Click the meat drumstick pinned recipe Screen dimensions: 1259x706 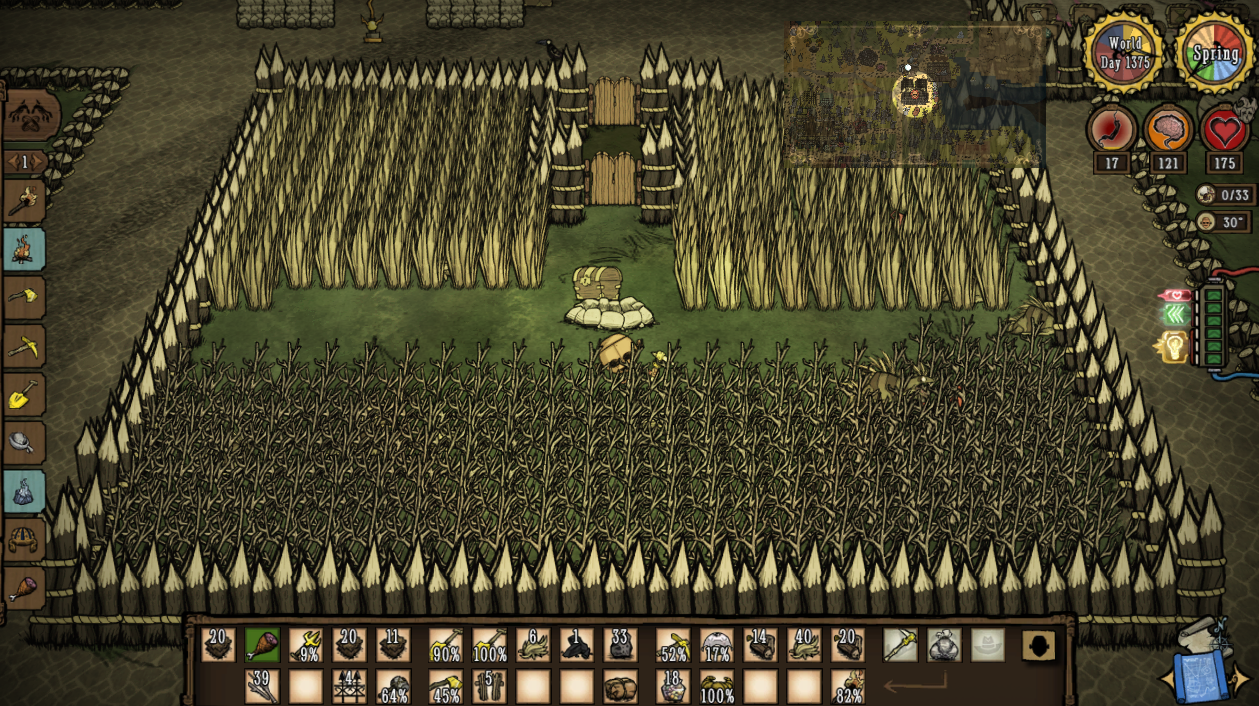pos(24,587)
